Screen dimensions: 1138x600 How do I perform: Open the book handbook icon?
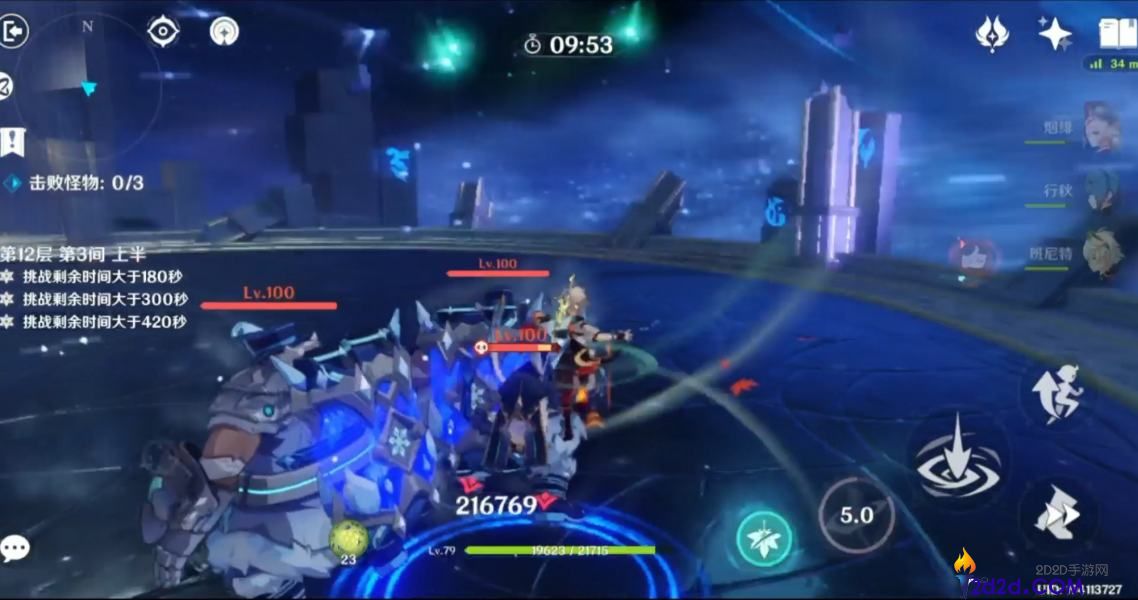1117,34
